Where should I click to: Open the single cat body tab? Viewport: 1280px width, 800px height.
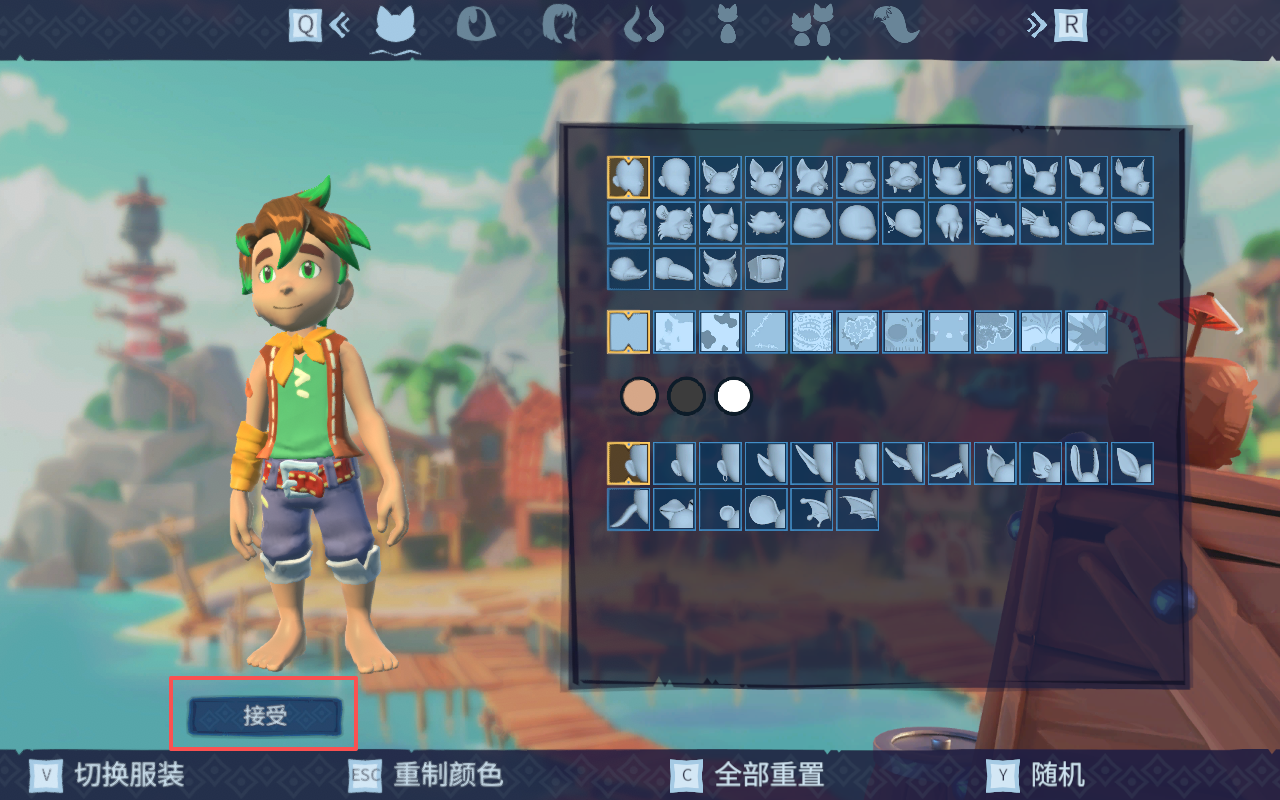(x=728, y=25)
